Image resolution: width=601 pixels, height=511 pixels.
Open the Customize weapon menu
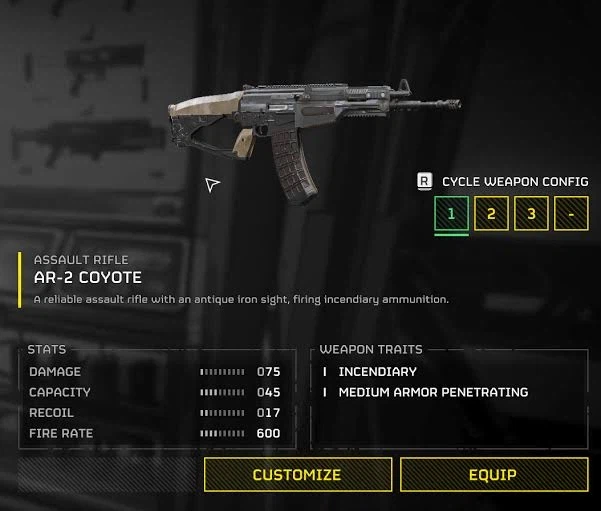tap(297, 475)
